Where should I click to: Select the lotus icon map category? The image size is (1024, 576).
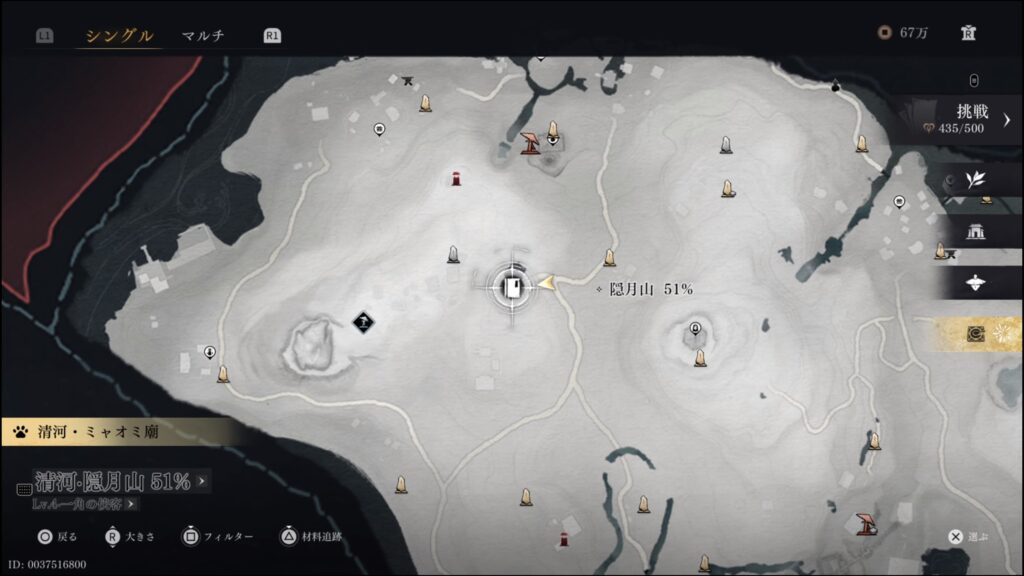(975, 283)
